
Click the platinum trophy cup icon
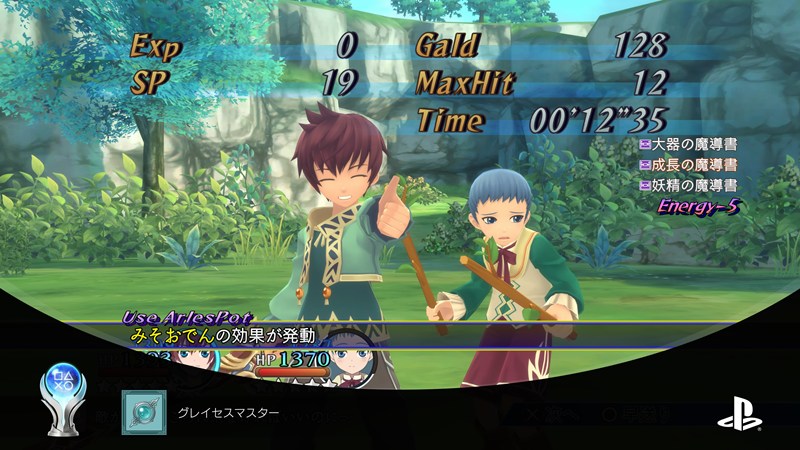point(65,402)
